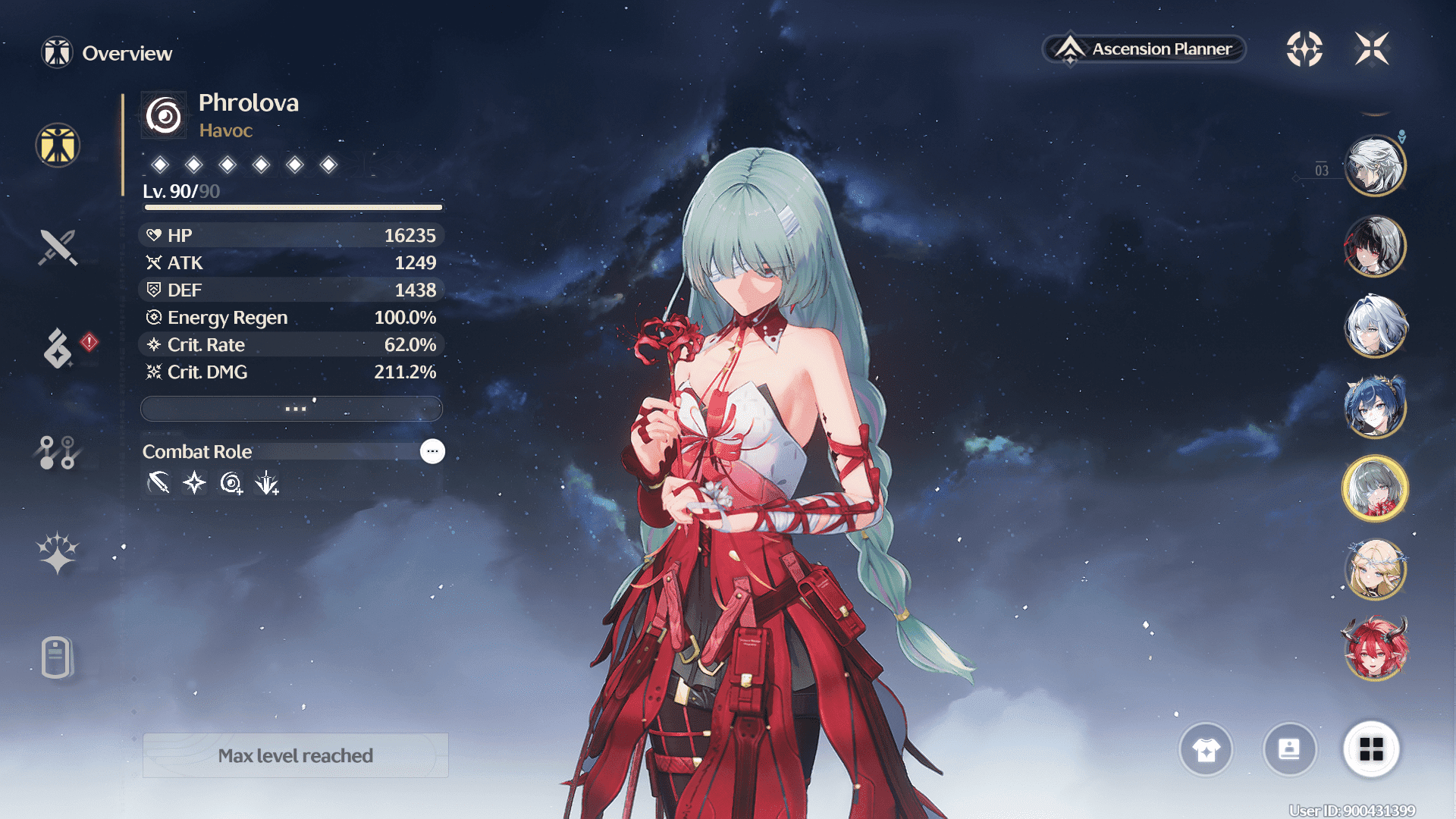Show Combat Role details

(432, 451)
